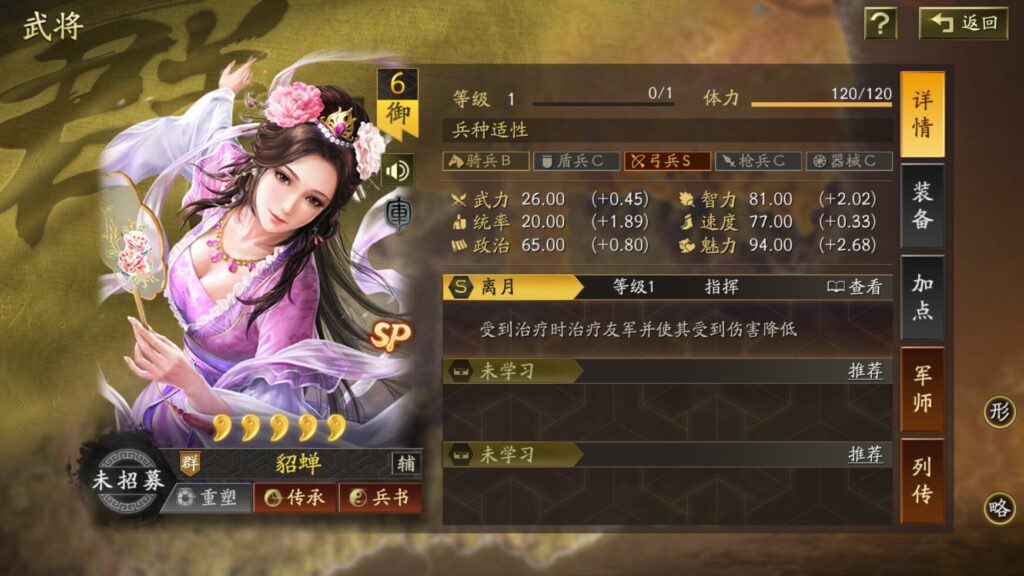
Task: Open the 装备 equipment tab
Action: point(922,206)
